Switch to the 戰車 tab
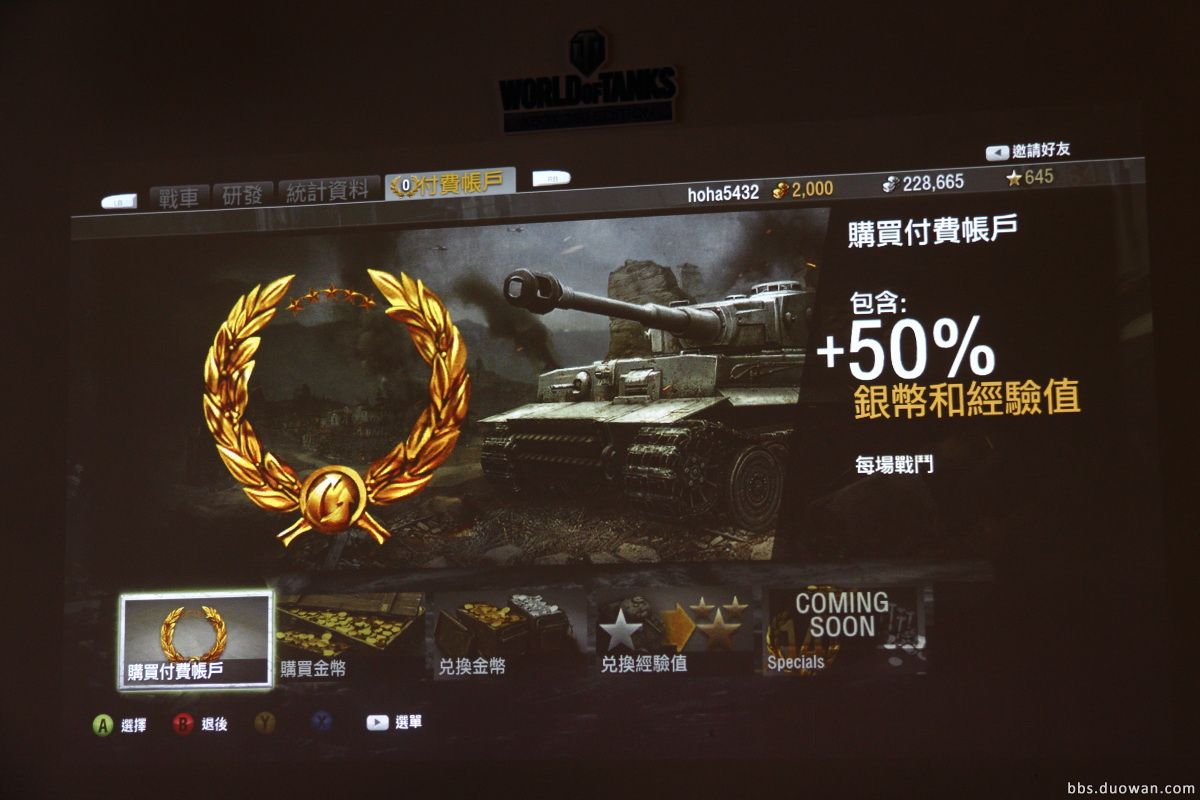This screenshot has height=800, width=1200. tap(179, 195)
